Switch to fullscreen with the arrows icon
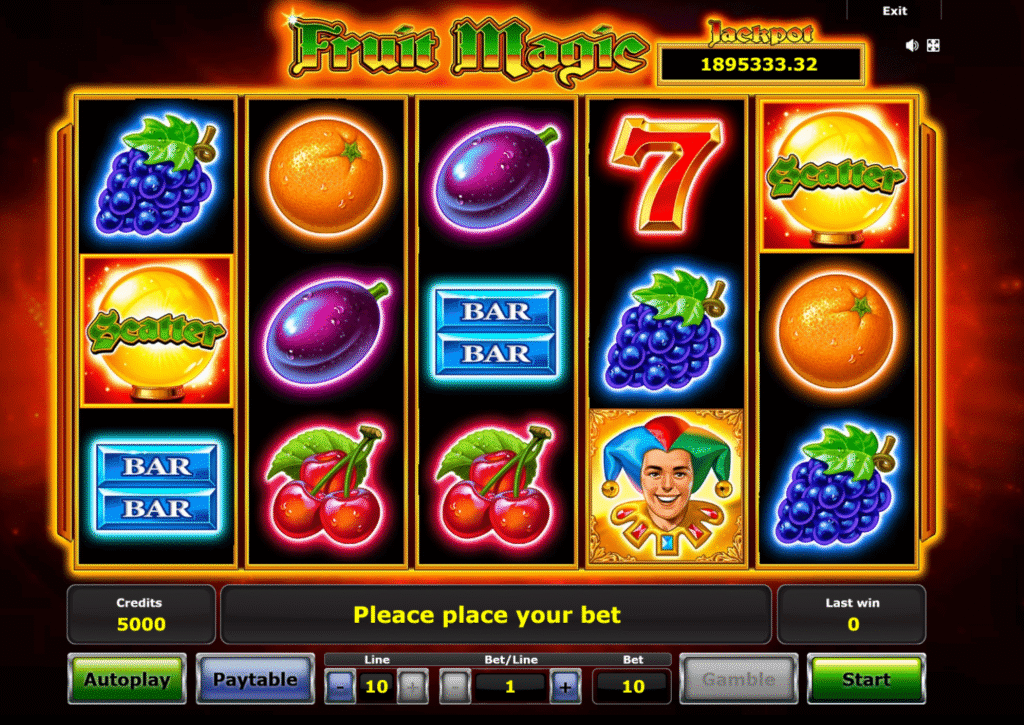This screenshot has width=1024, height=725. (933, 45)
